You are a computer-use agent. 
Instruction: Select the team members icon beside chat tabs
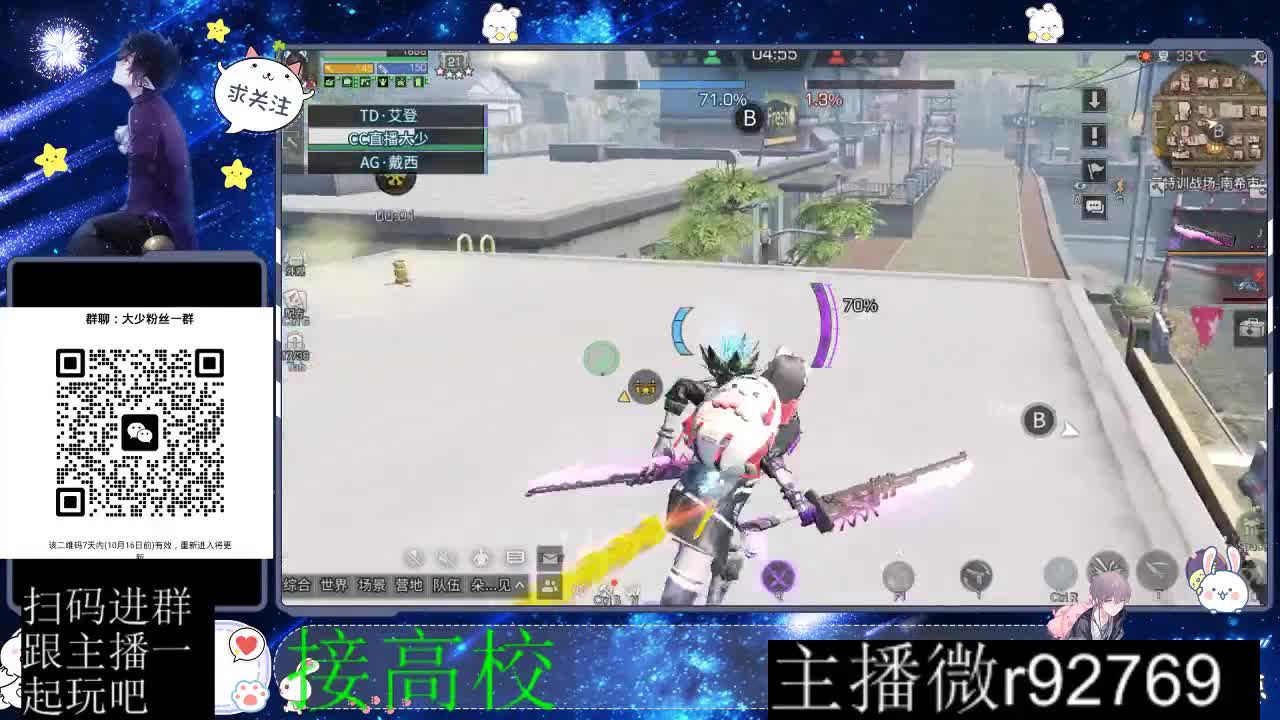[549, 586]
